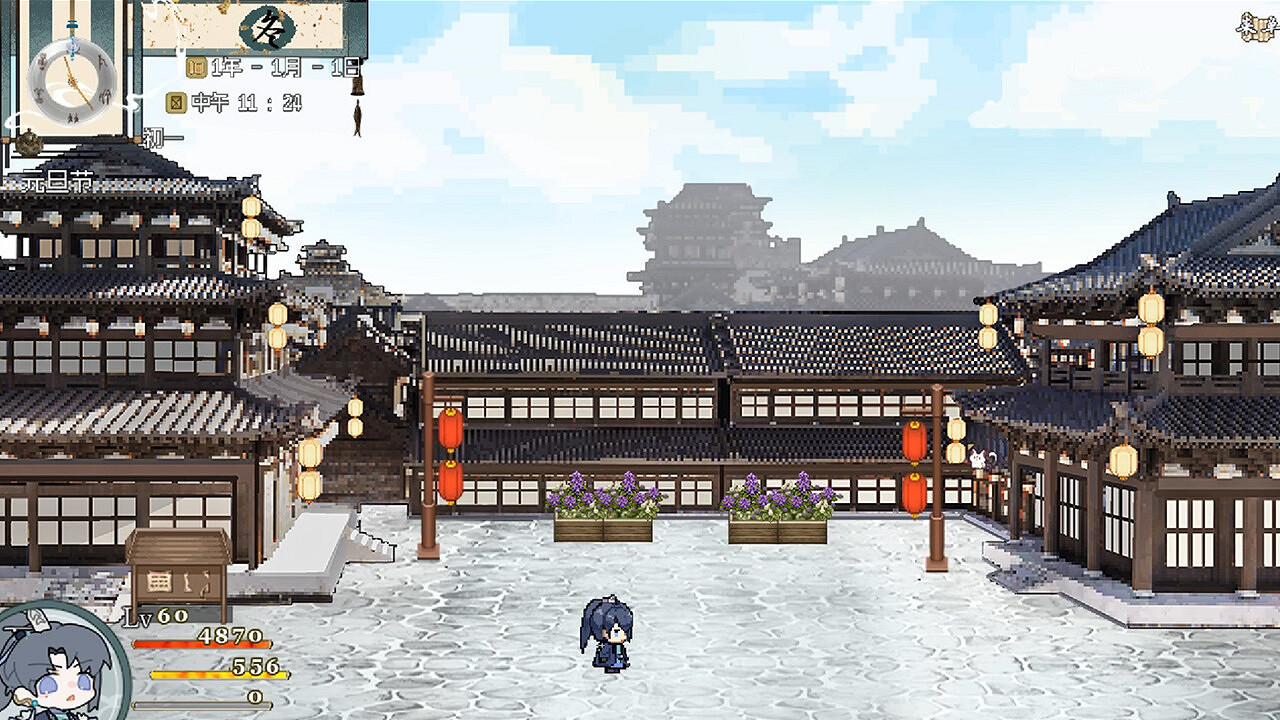Toggle the hanging bronze bell near the clock frame

point(356,86)
